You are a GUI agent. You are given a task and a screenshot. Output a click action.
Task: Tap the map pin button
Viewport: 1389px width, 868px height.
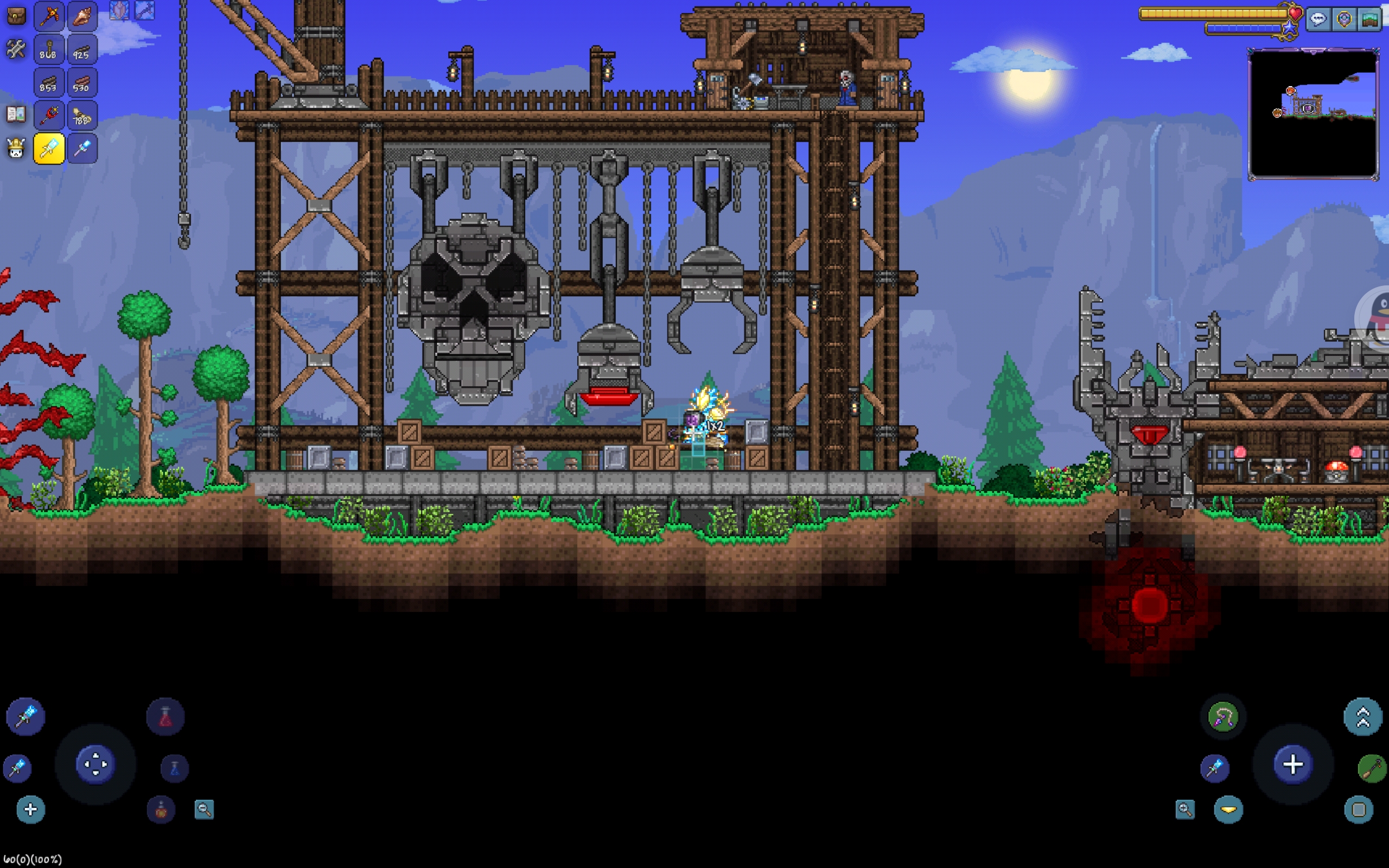click(x=1344, y=20)
